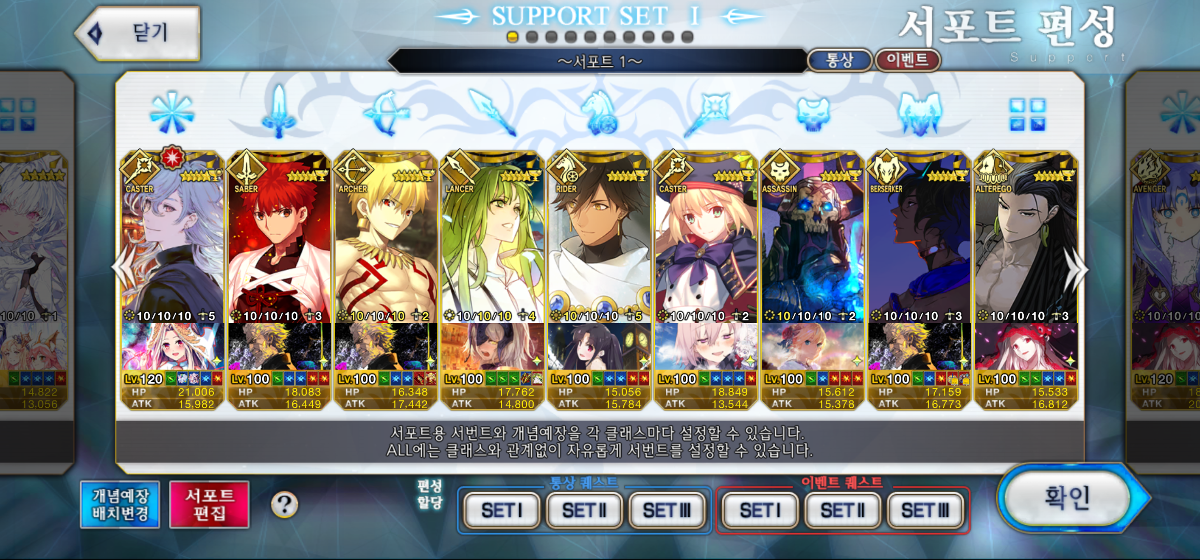This screenshot has width=1200, height=560.
Task: Switch to the 통상 normal tab
Action: (838, 60)
